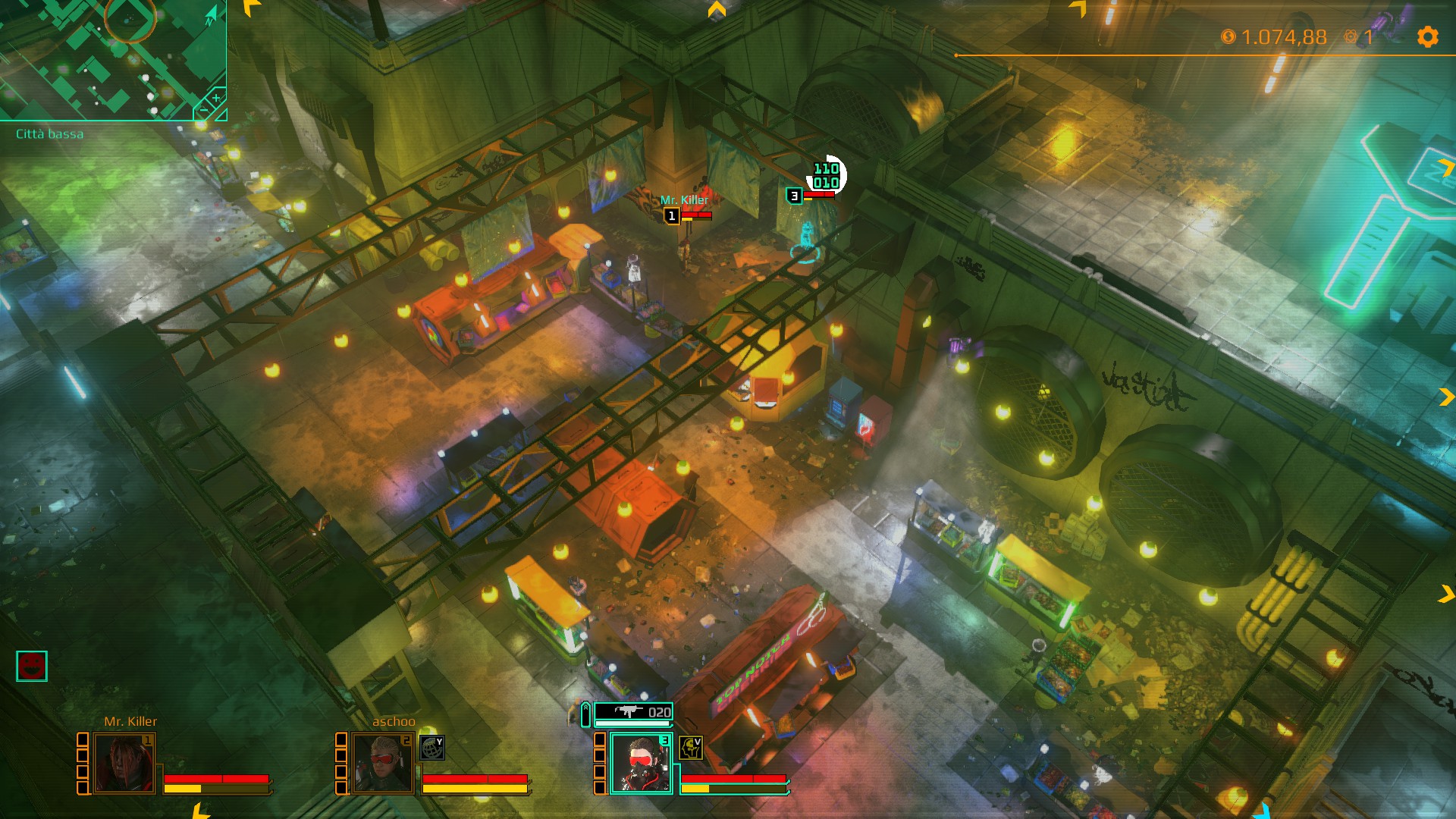Click the coin icon next to 1.074,88
This screenshot has width=1456, height=819.
1227,36
